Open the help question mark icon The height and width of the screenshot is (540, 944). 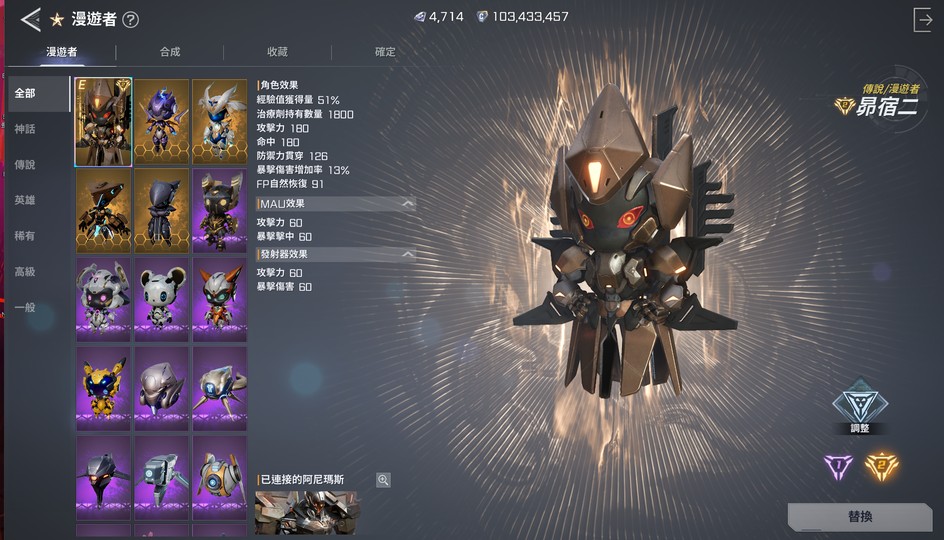point(130,19)
